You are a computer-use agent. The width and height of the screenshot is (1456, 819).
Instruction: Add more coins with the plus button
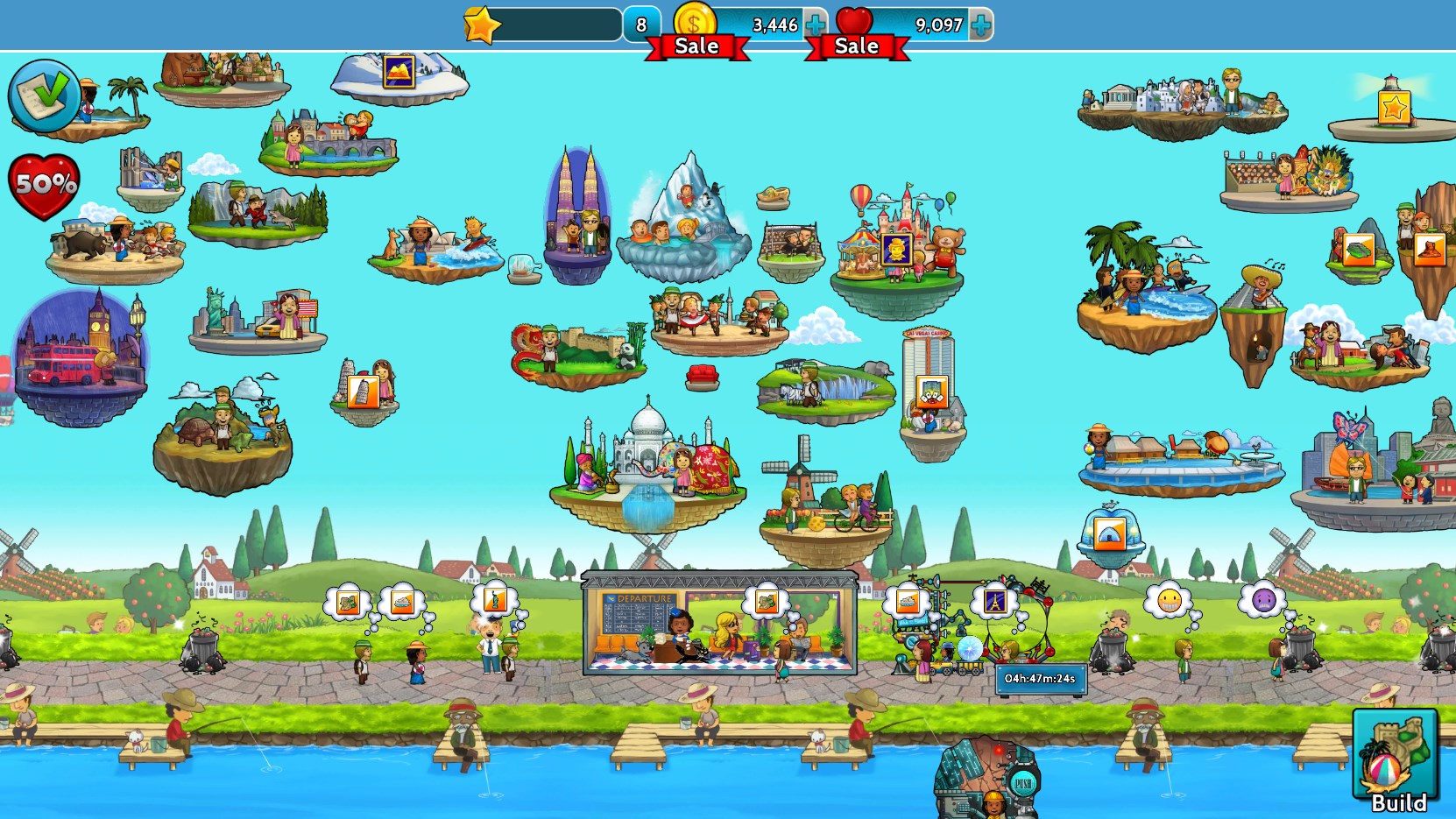coord(815,25)
